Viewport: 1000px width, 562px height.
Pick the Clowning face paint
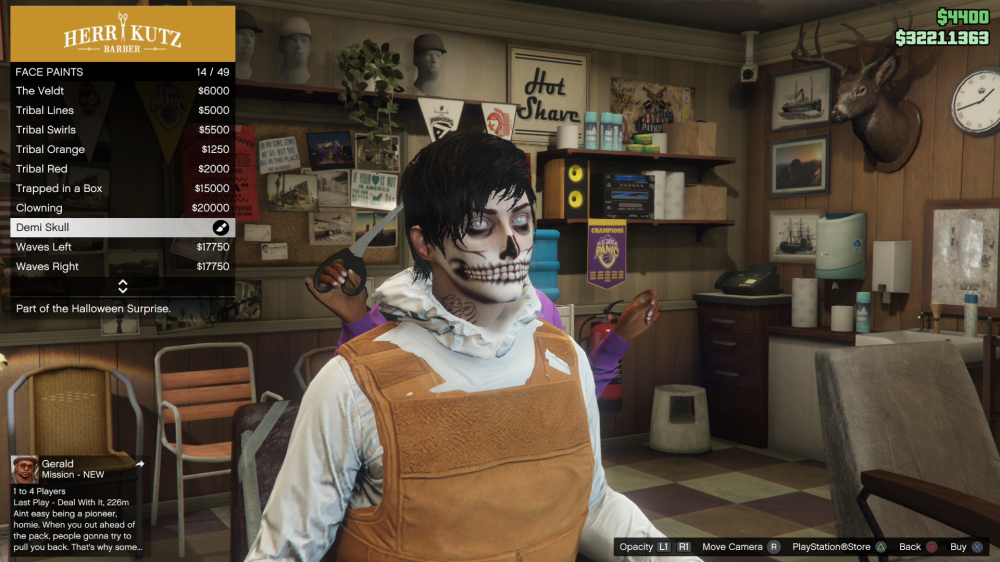[122, 208]
